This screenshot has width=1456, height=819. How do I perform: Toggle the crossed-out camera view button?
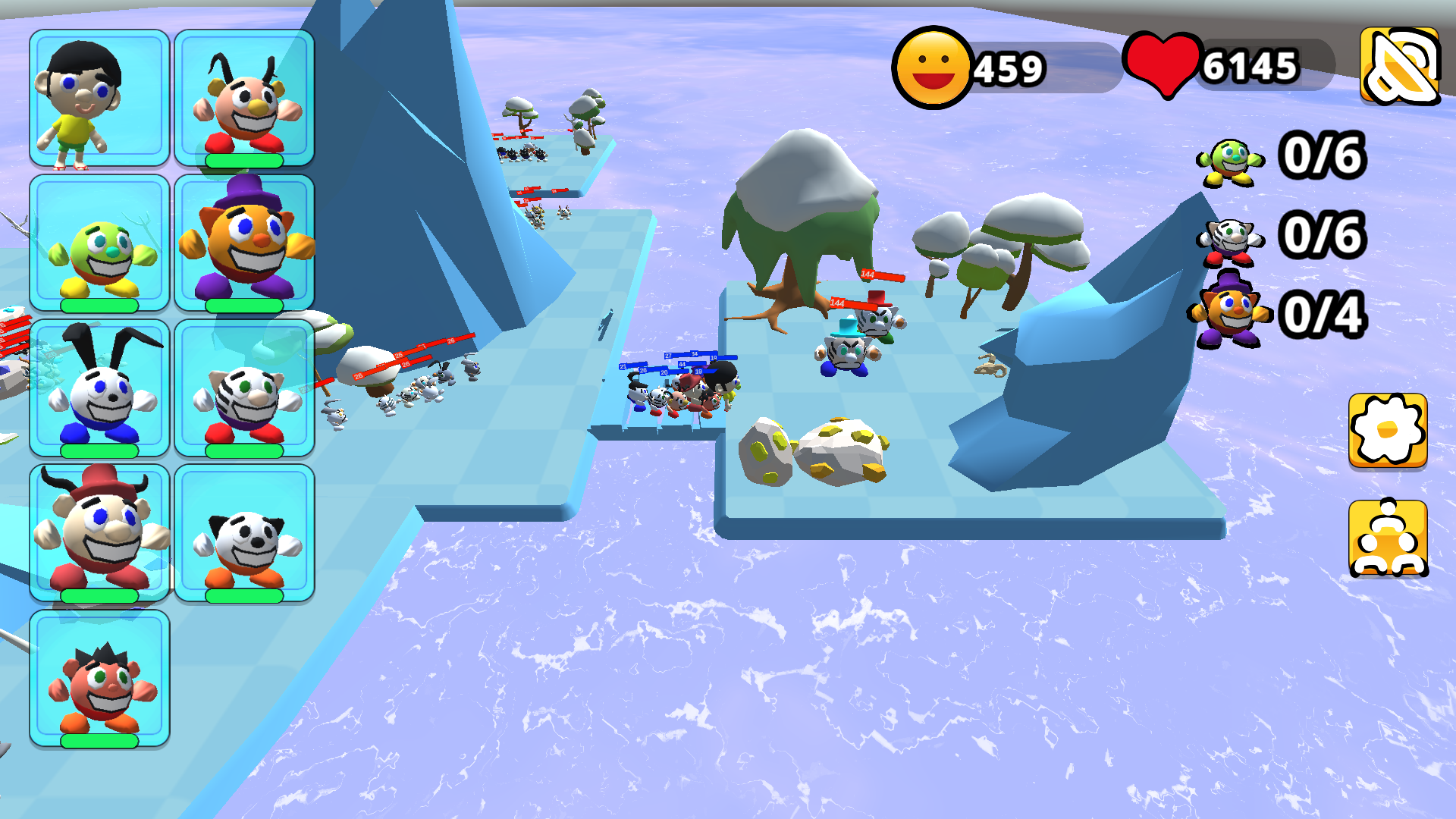click(x=1399, y=65)
